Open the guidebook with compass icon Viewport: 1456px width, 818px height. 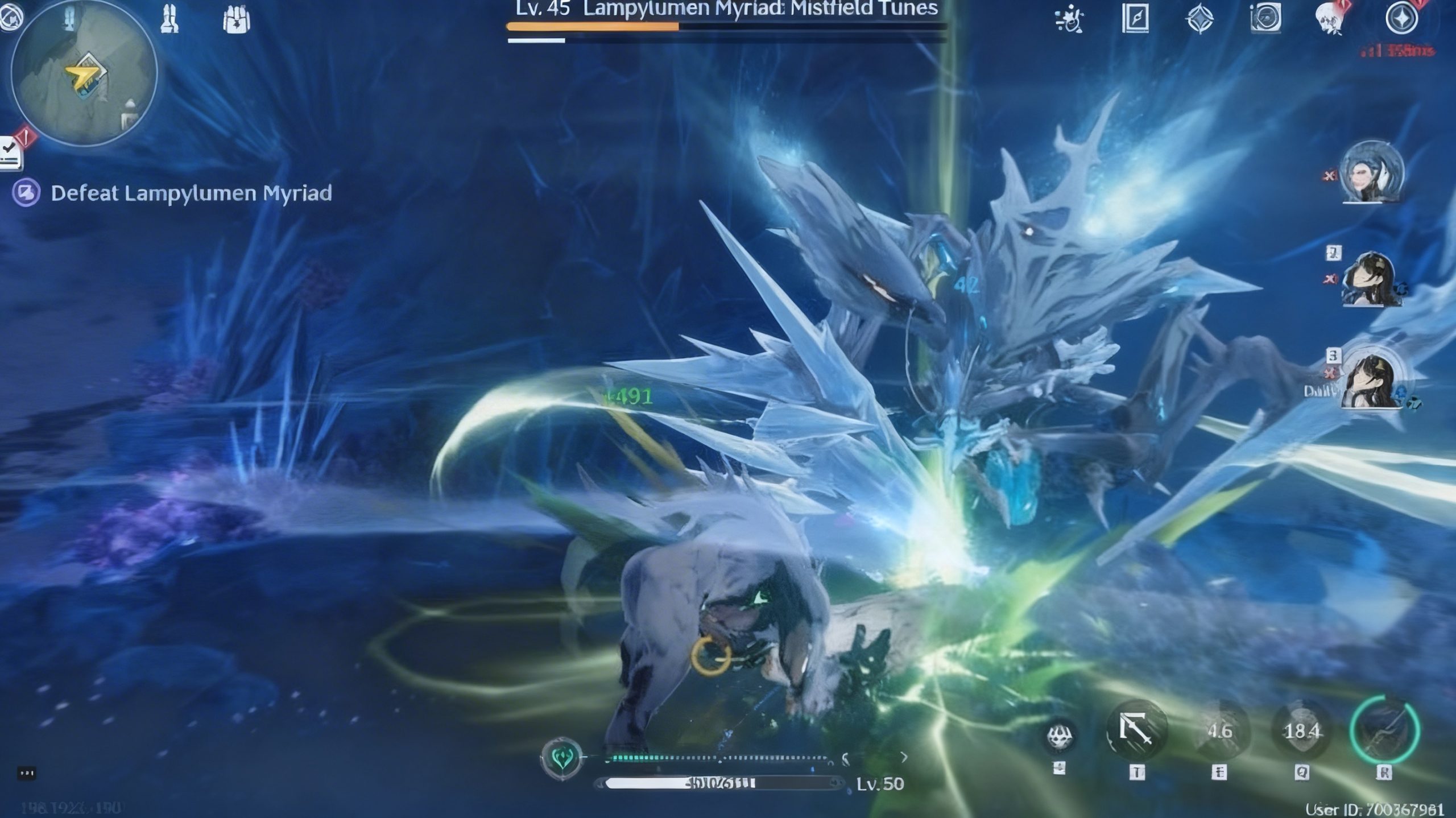[1135, 19]
